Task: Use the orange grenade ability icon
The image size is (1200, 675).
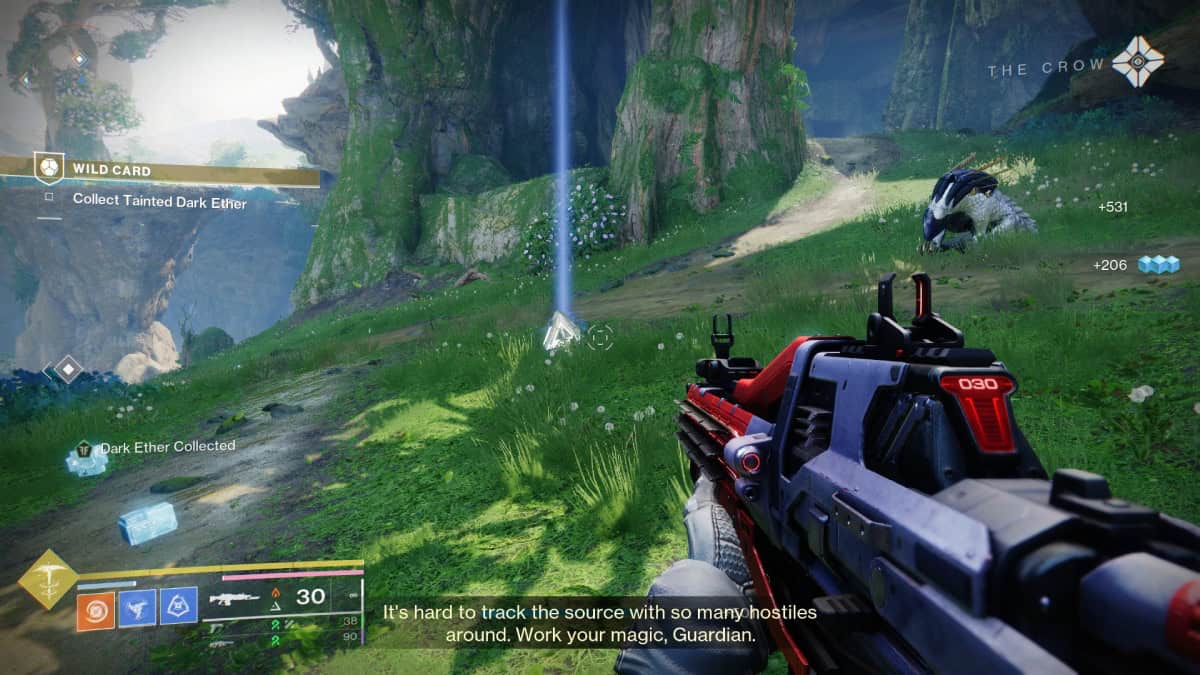Action: 95,609
